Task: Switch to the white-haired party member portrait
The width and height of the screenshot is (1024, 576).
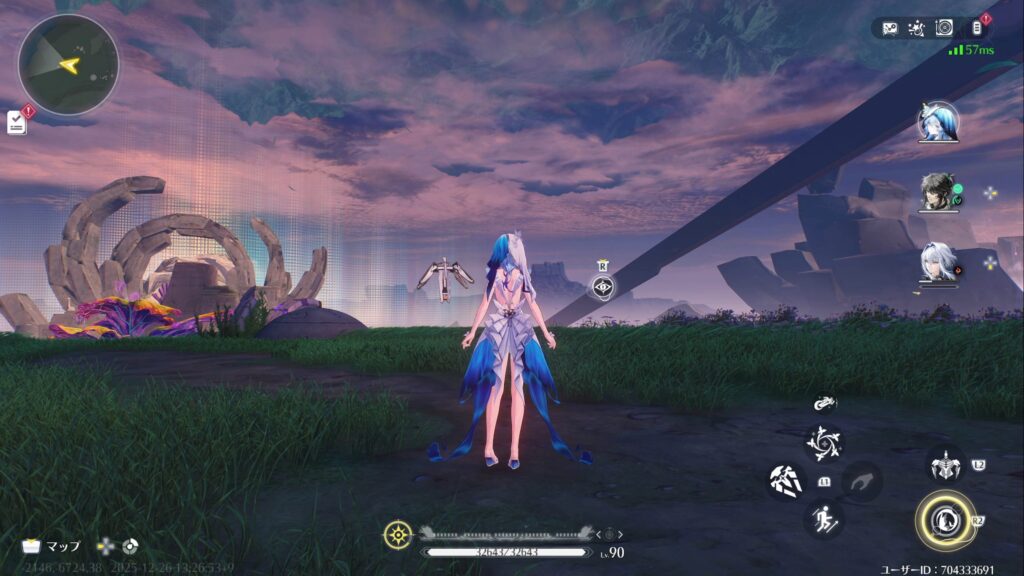Action: coord(938,263)
